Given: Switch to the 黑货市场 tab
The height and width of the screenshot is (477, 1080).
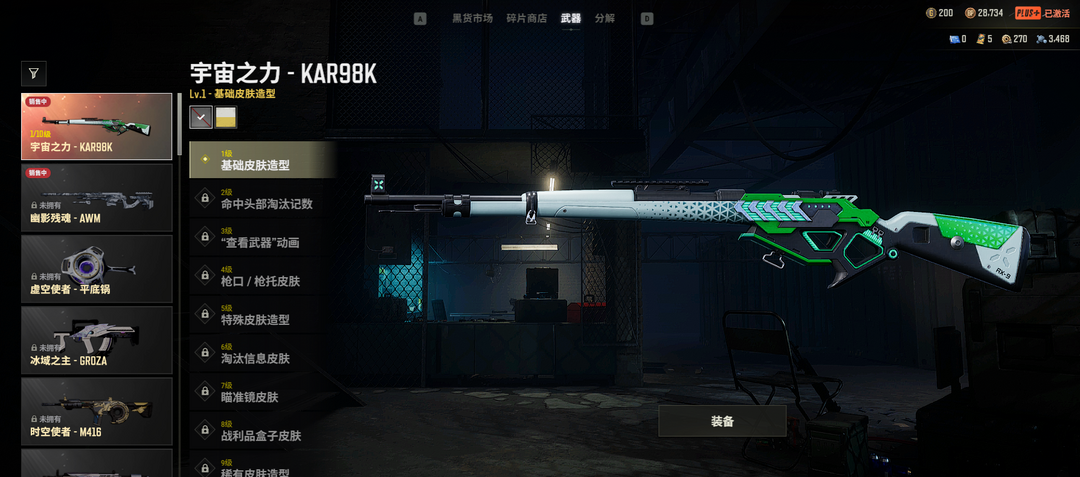Looking at the screenshot, I should click(472, 18).
